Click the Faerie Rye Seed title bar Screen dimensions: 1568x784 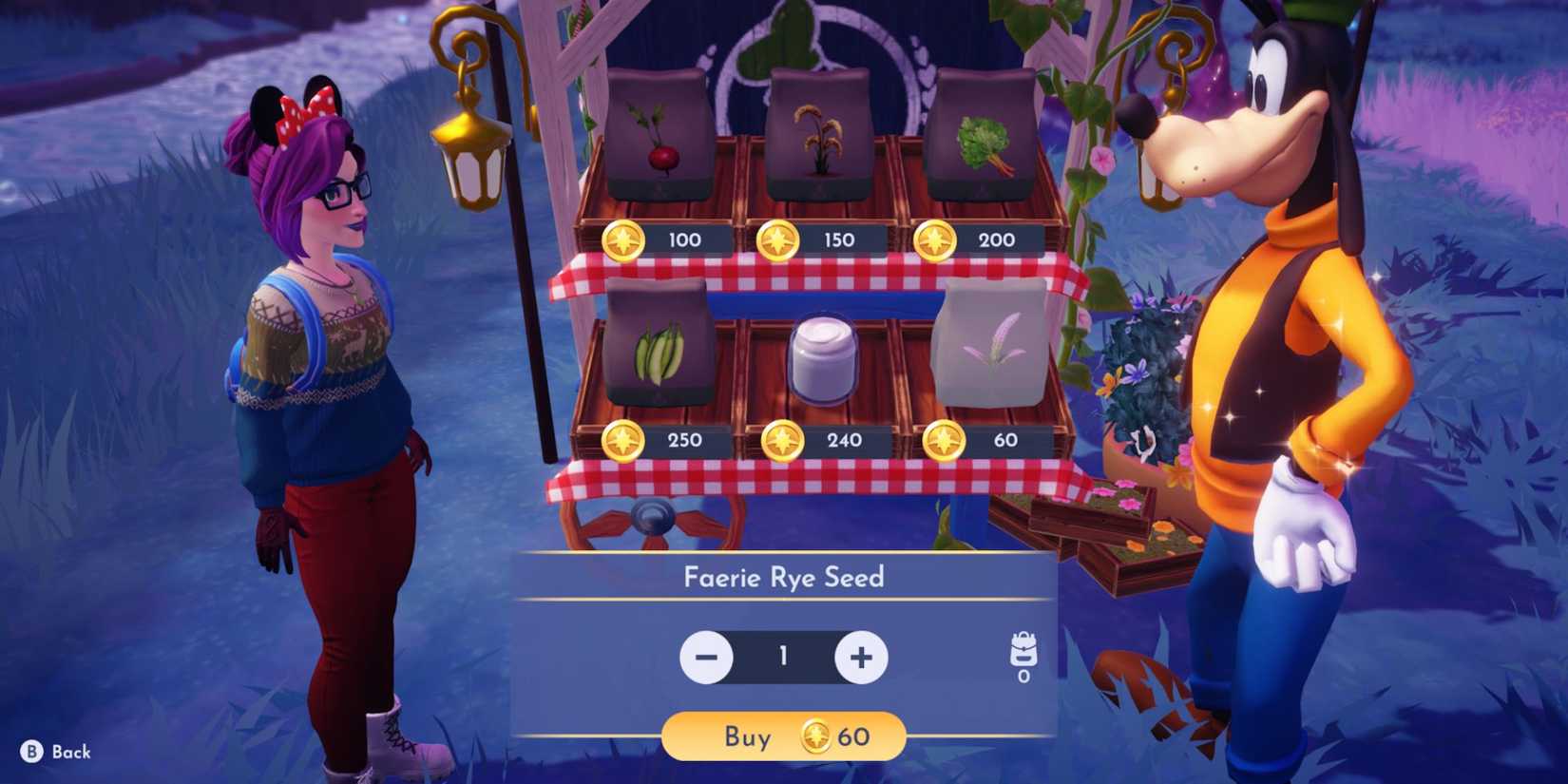[783, 577]
